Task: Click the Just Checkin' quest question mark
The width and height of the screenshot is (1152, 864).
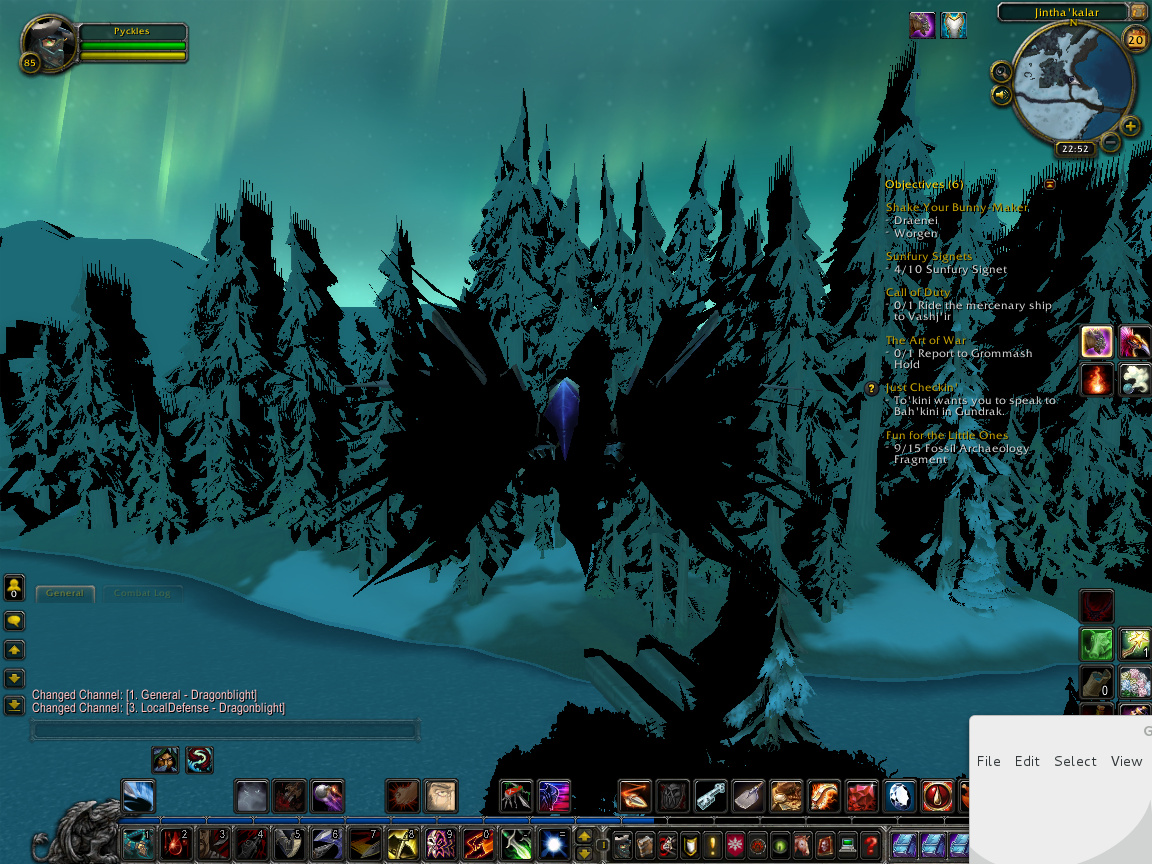Action: tap(872, 388)
